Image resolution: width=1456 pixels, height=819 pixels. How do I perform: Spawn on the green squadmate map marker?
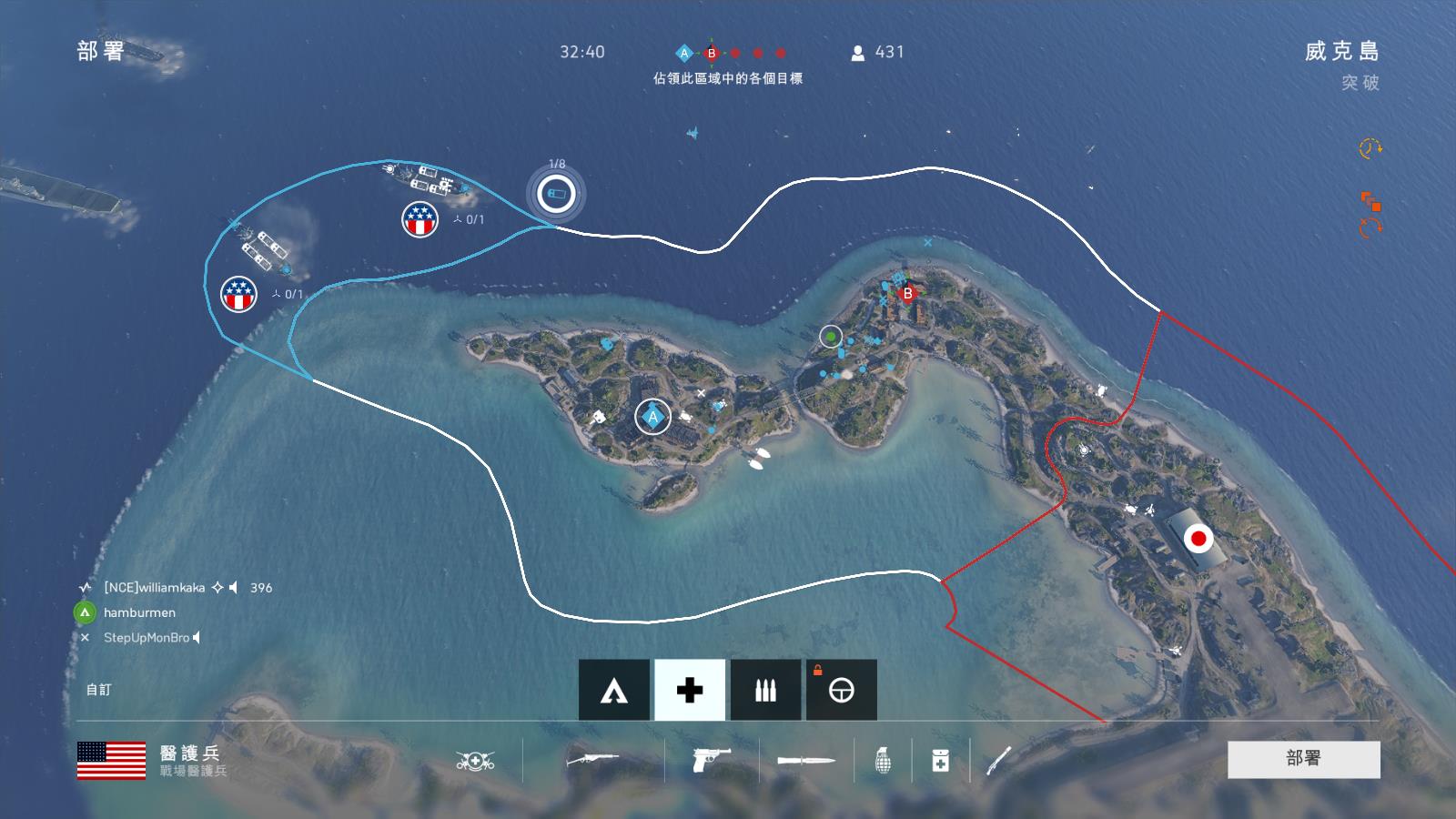831,337
